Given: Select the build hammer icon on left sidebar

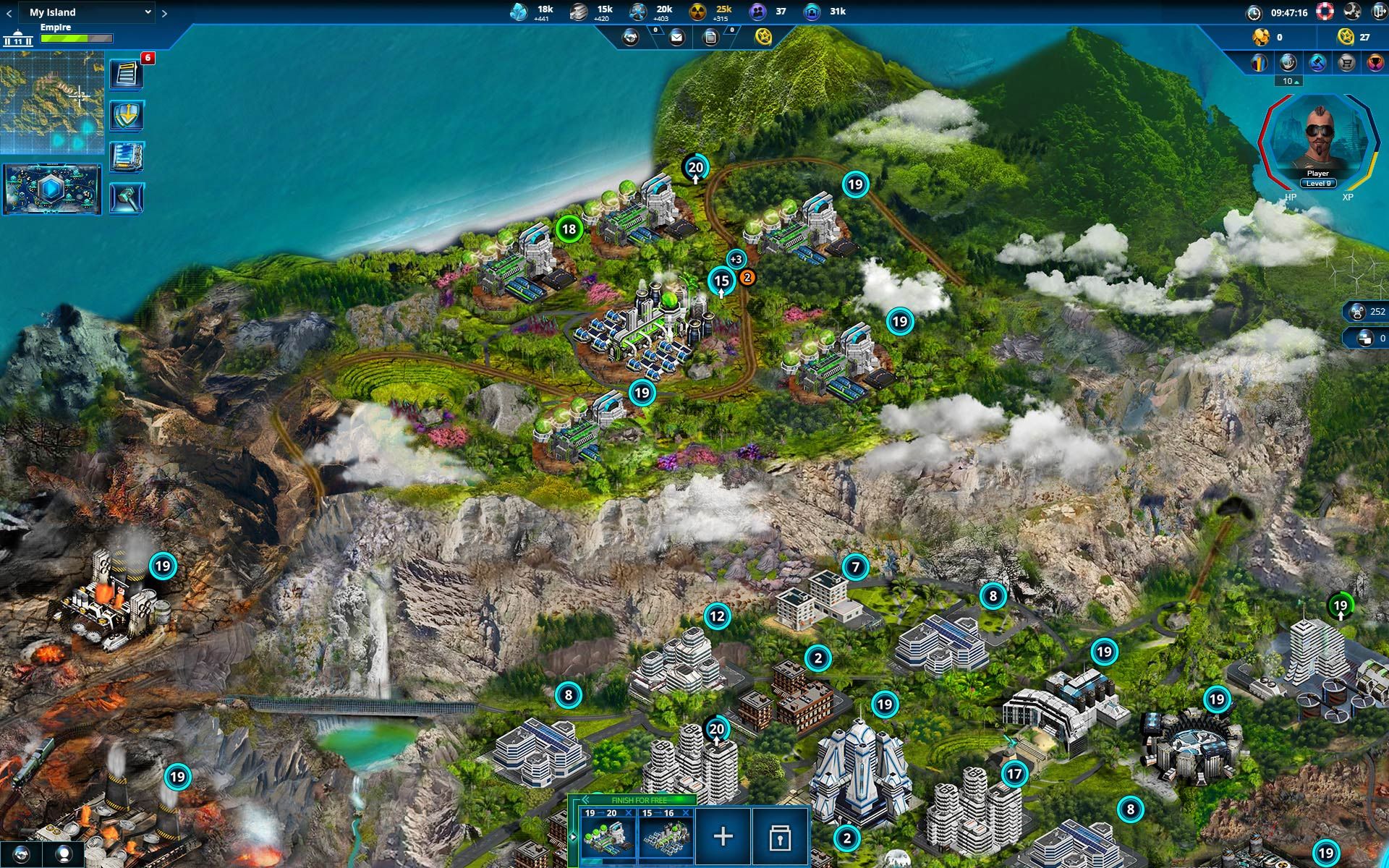Looking at the screenshot, I should (127, 195).
